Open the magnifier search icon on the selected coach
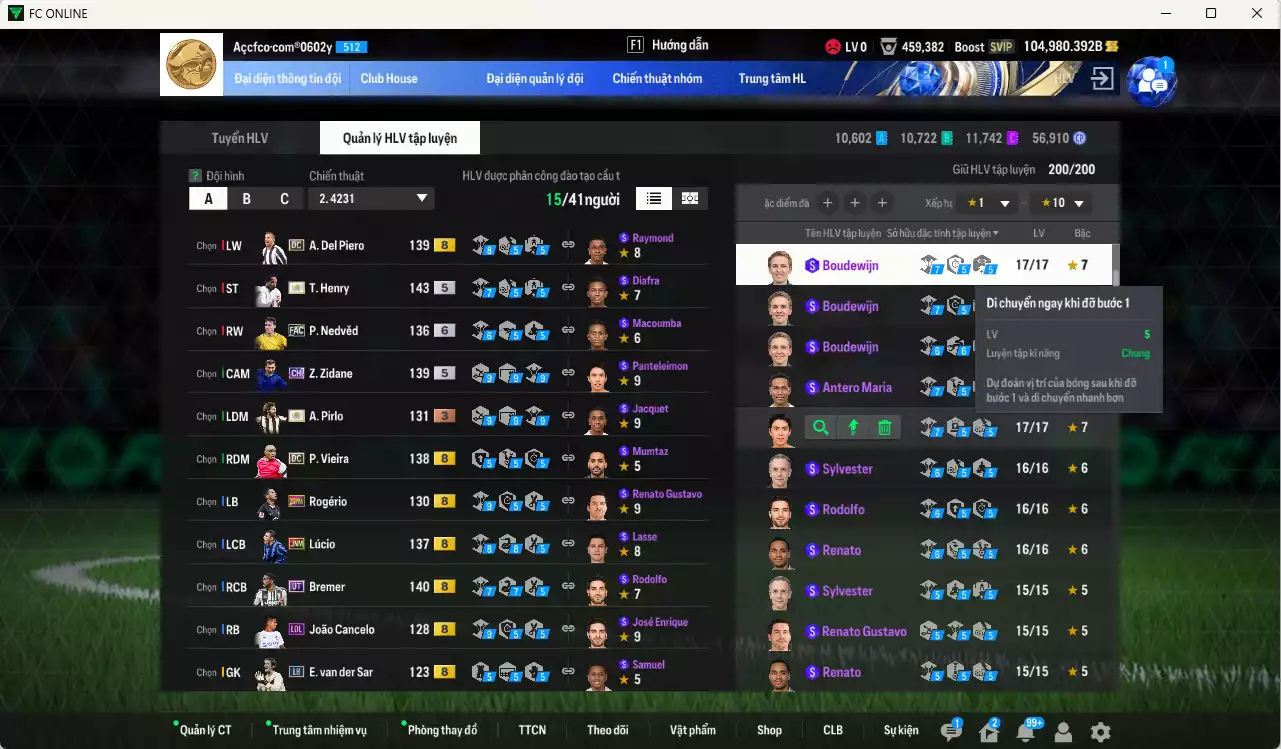This screenshot has width=1281, height=749. [820, 427]
